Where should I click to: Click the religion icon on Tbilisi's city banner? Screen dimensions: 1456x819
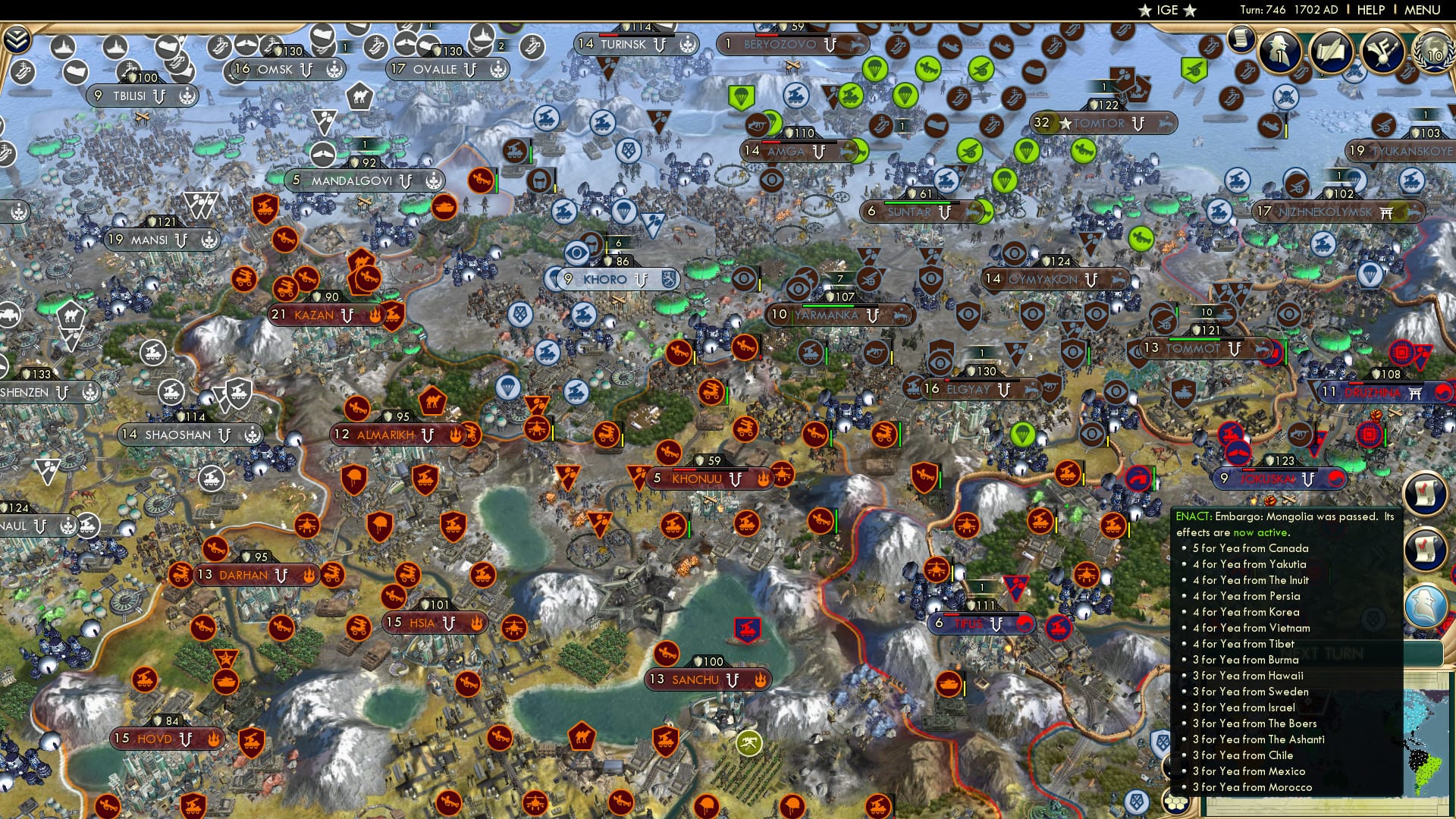(x=187, y=96)
